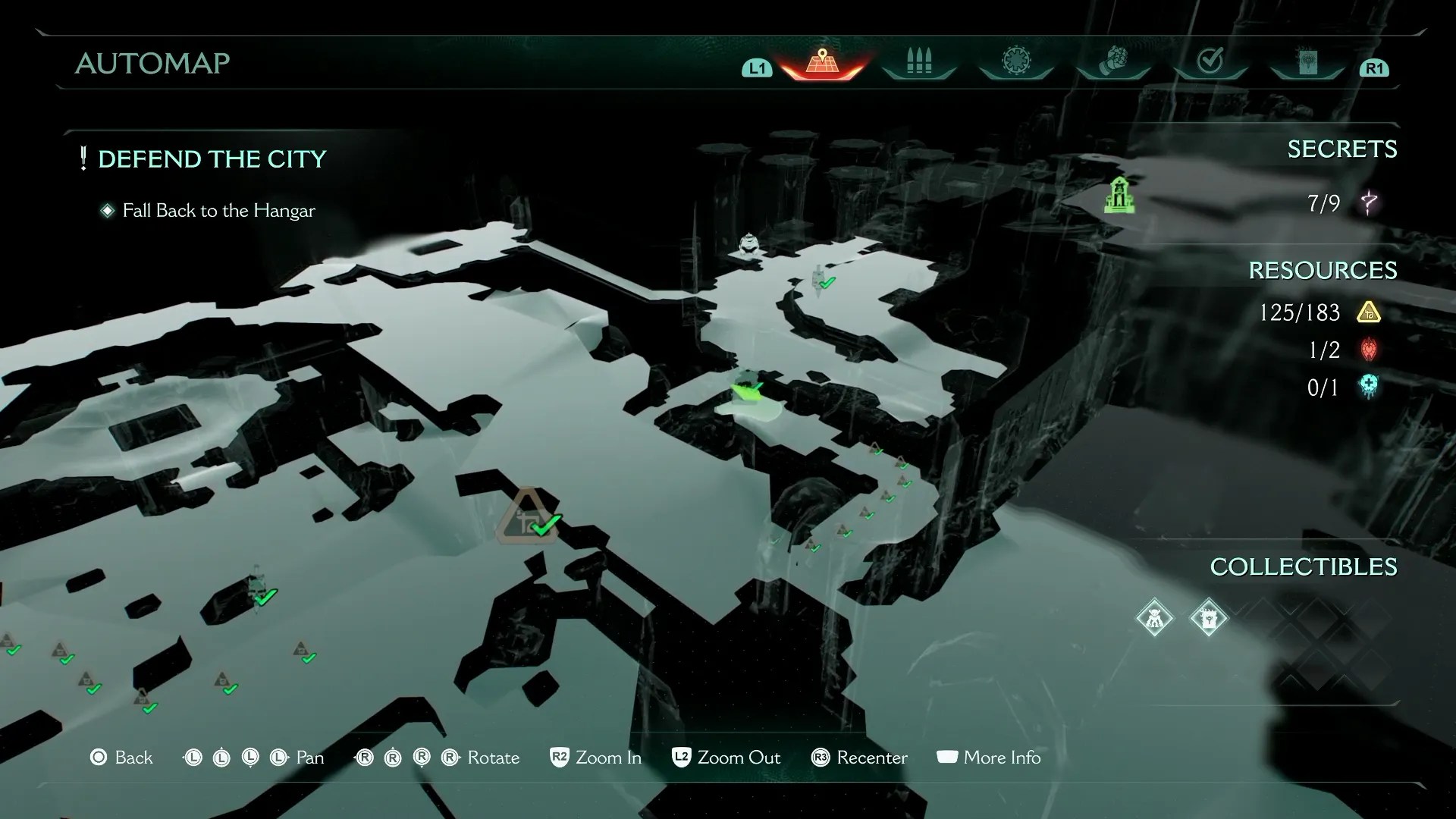This screenshot has width=1456, height=819.
Task: Click the red ruby resource icon
Action: pyautogui.click(x=1369, y=350)
